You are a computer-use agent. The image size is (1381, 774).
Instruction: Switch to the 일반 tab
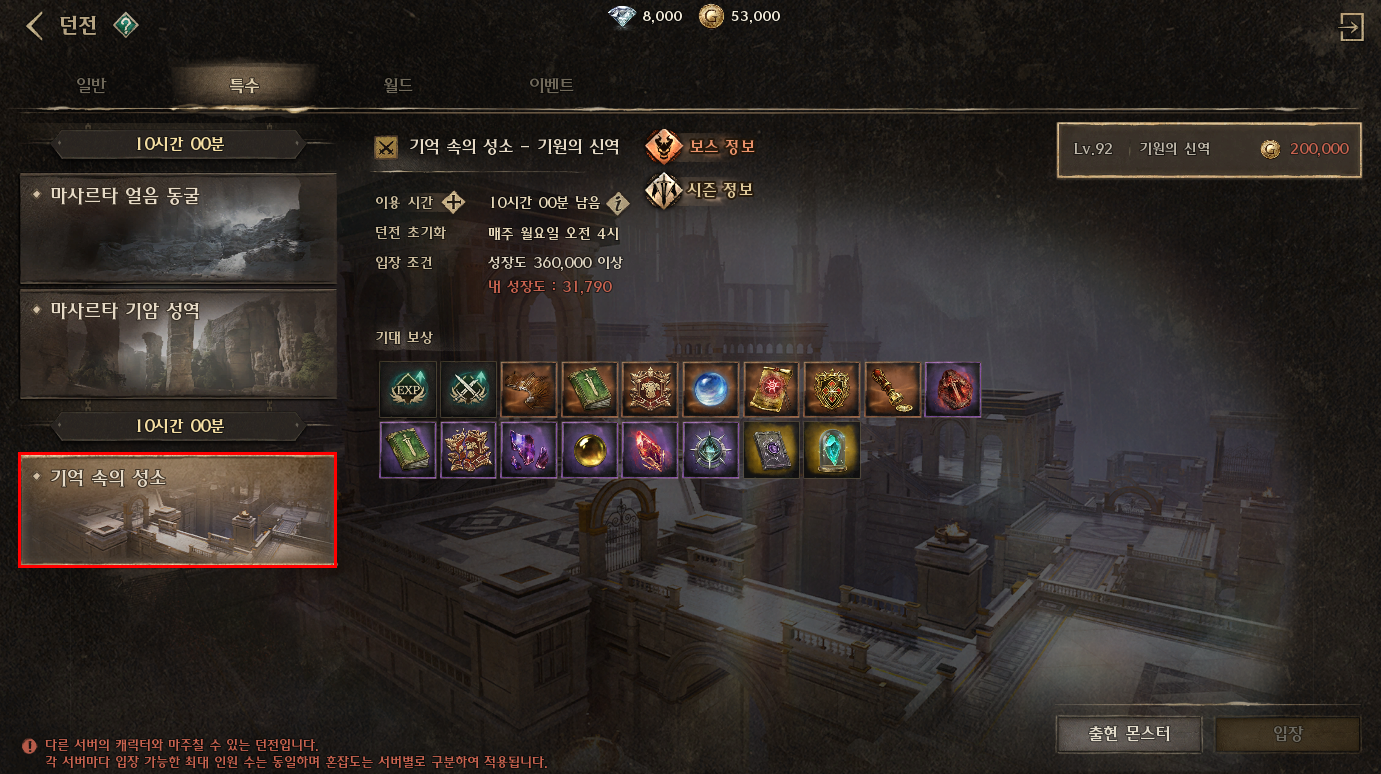(91, 85)
